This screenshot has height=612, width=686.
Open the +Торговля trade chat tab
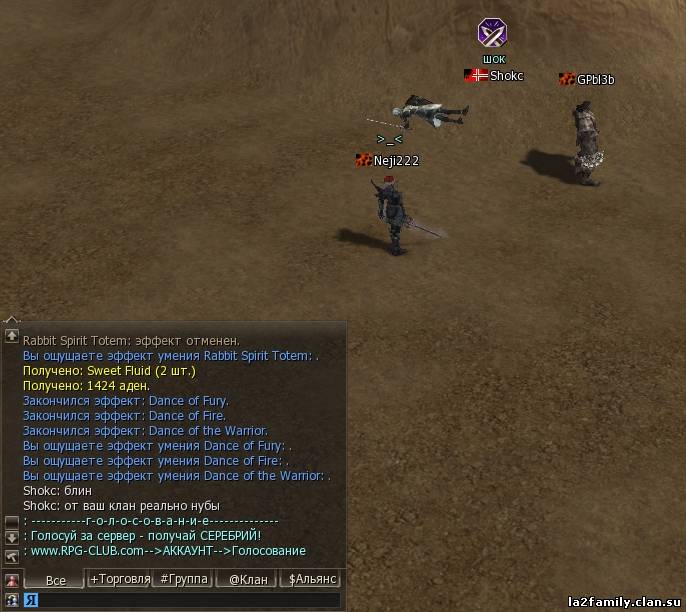[120, 579]
